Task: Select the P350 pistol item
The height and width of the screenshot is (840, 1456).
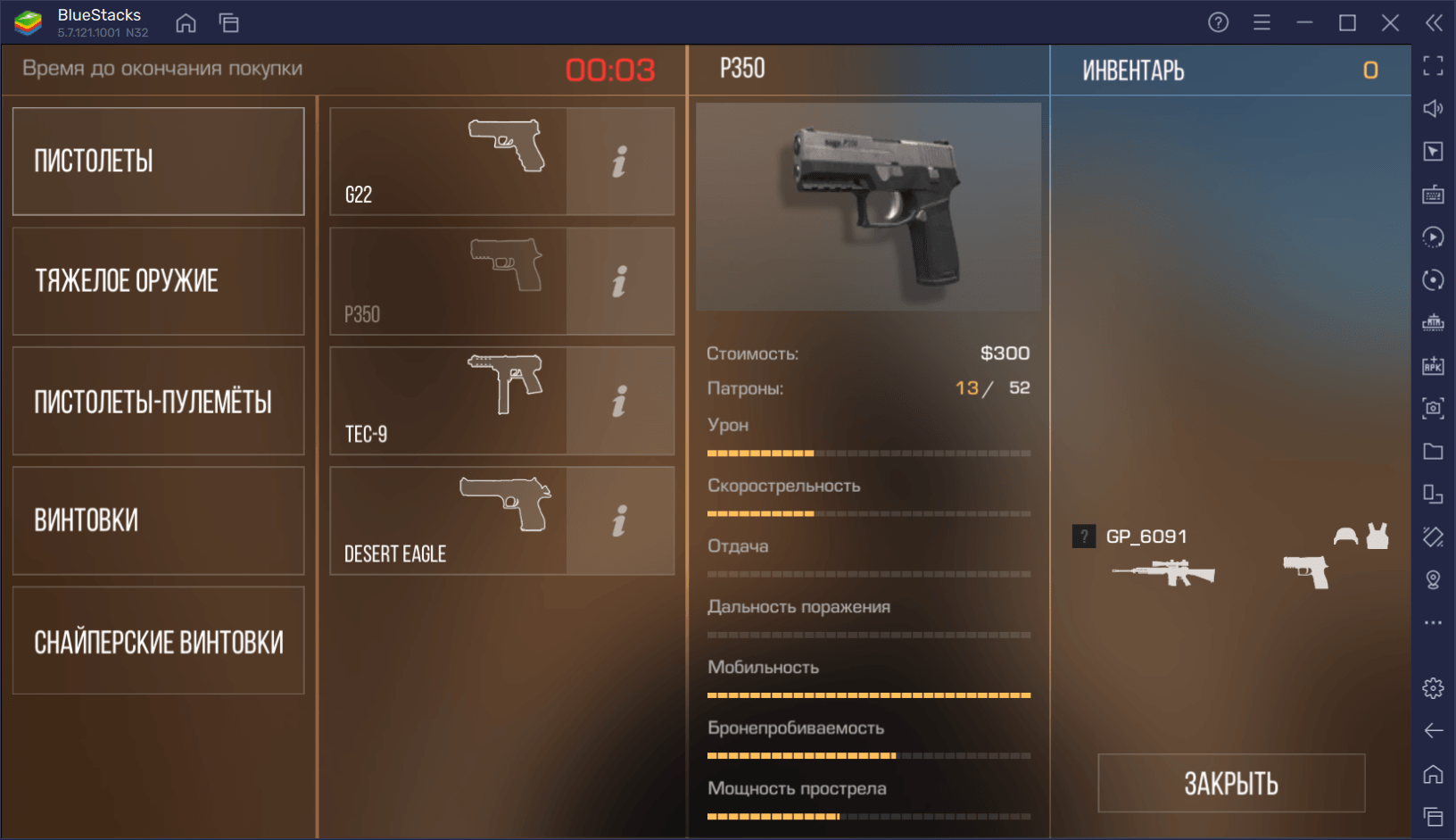Action: coord(448,281)
